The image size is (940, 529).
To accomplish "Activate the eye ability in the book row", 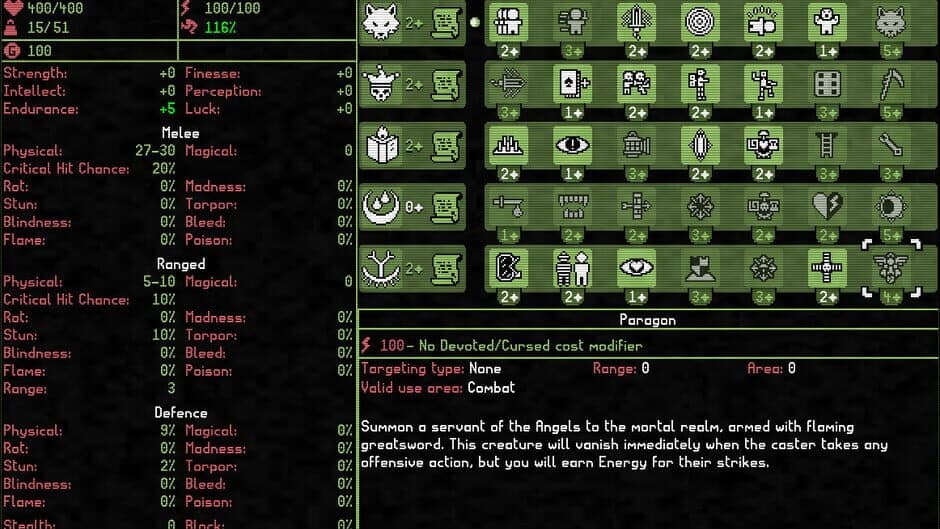I will pos(572,146).
